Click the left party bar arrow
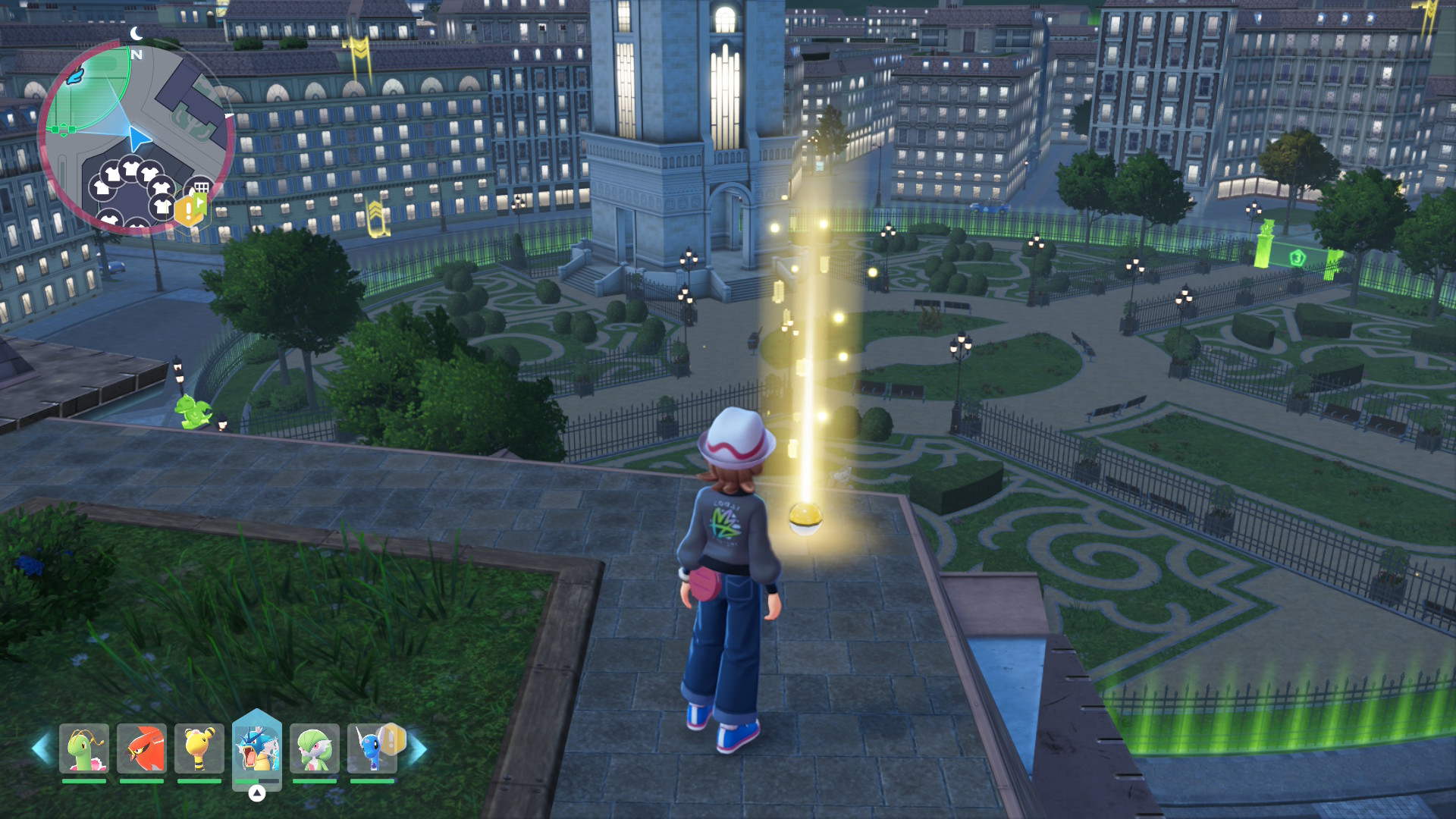The image size is (1456, 819). [x=42, y=748]
